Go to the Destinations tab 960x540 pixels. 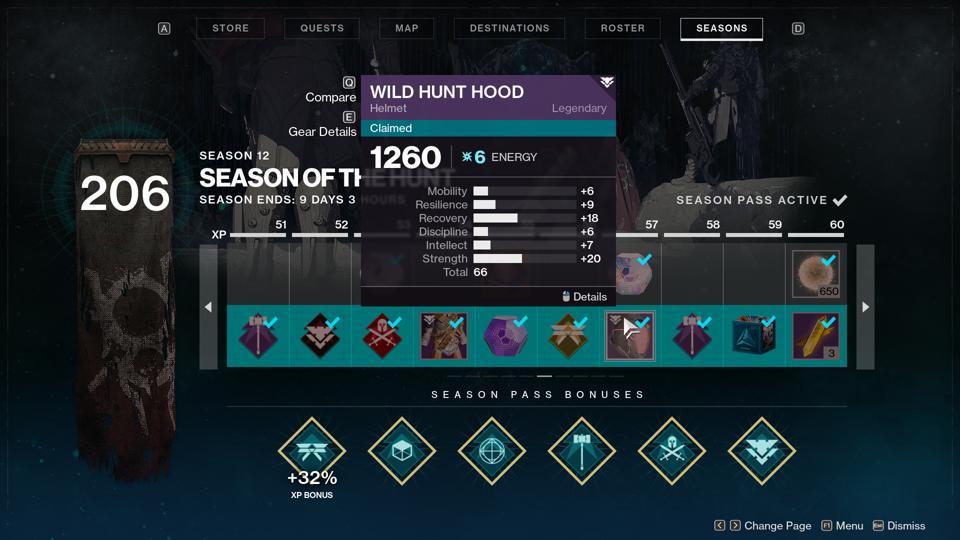coord(509,28)
